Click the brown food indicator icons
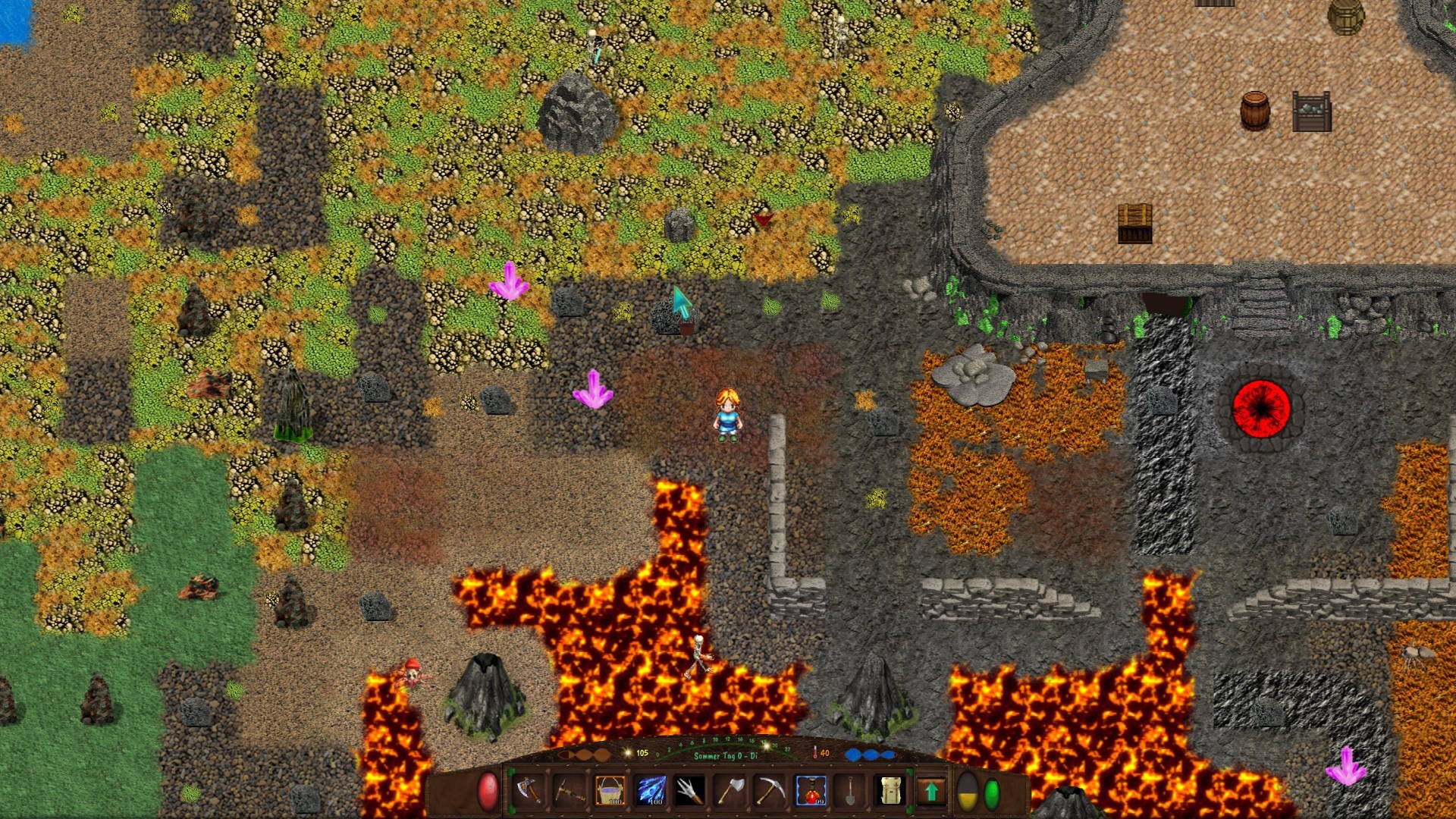 click(x=584, y=754)
